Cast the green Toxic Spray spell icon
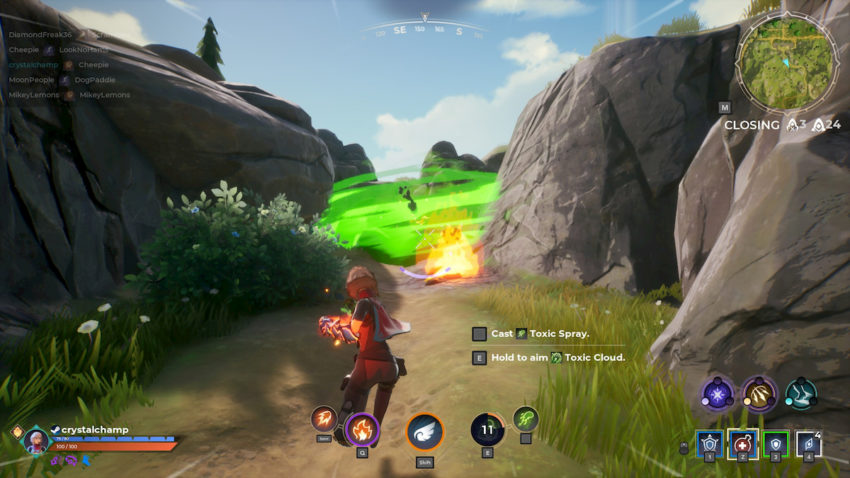The height and width of the screenshot is (478, 850). (526, 418)
